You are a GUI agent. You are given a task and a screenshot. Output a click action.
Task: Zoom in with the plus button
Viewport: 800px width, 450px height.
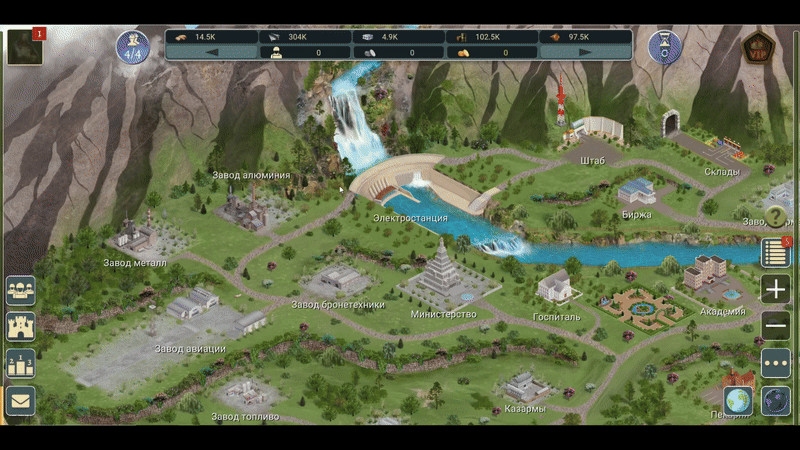click(x=776, y=290)
